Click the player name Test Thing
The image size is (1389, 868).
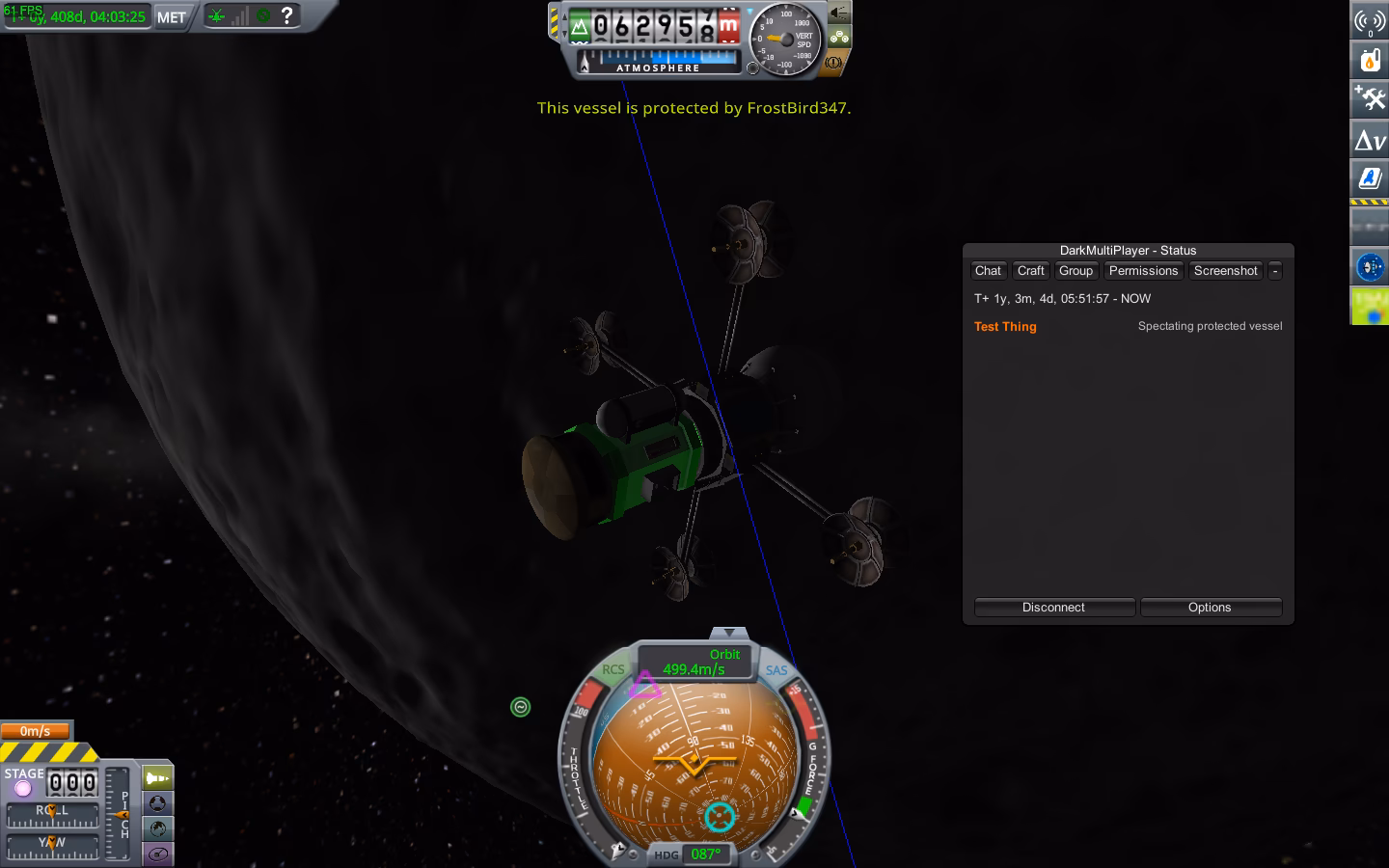[1005, 327]
